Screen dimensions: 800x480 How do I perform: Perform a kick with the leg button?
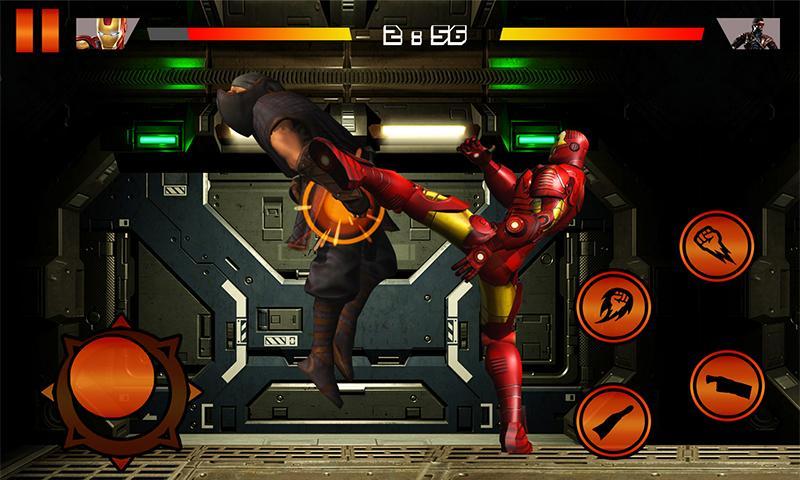612,419
